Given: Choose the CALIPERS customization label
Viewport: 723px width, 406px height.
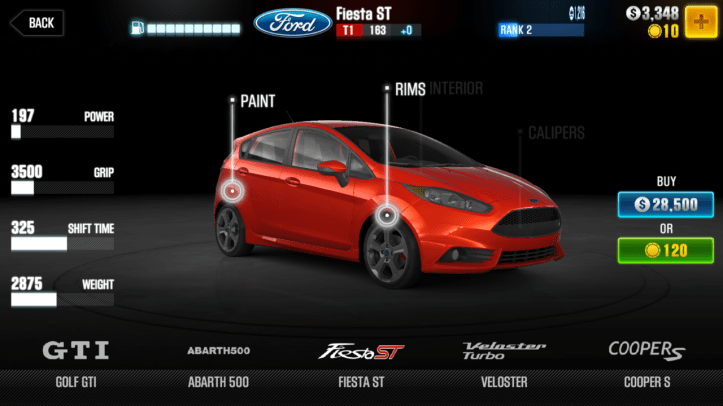Looking at the screenshot, I should (555, 133).
